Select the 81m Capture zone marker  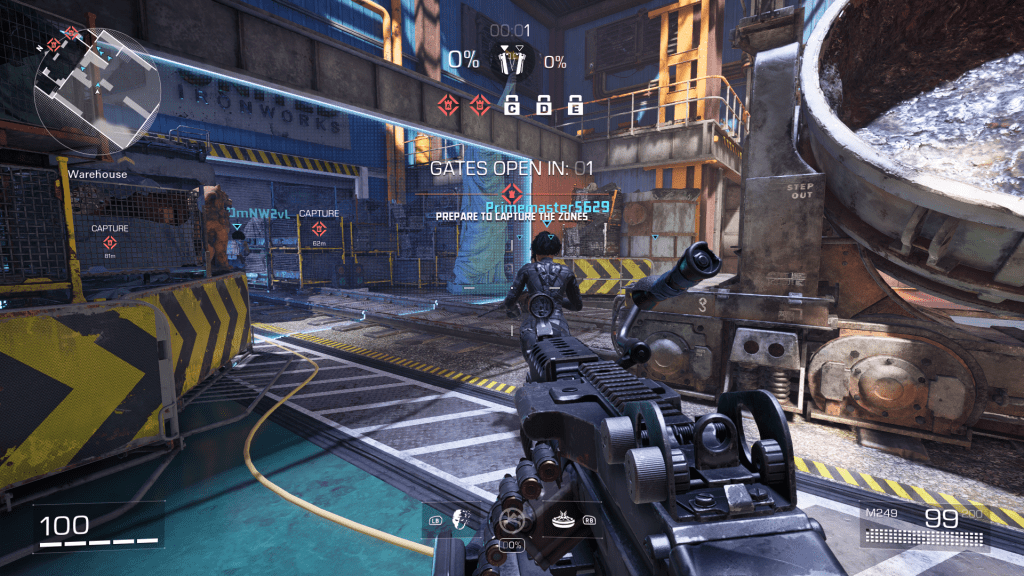pyautogui.click(x=110, y=241)
